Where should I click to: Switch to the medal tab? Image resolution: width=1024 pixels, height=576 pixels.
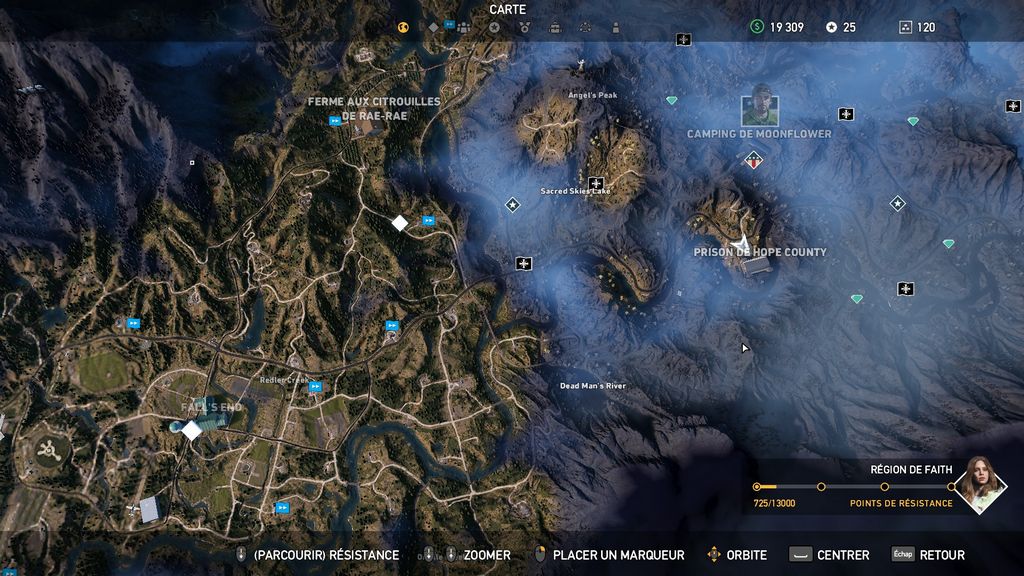coord(524,27)
